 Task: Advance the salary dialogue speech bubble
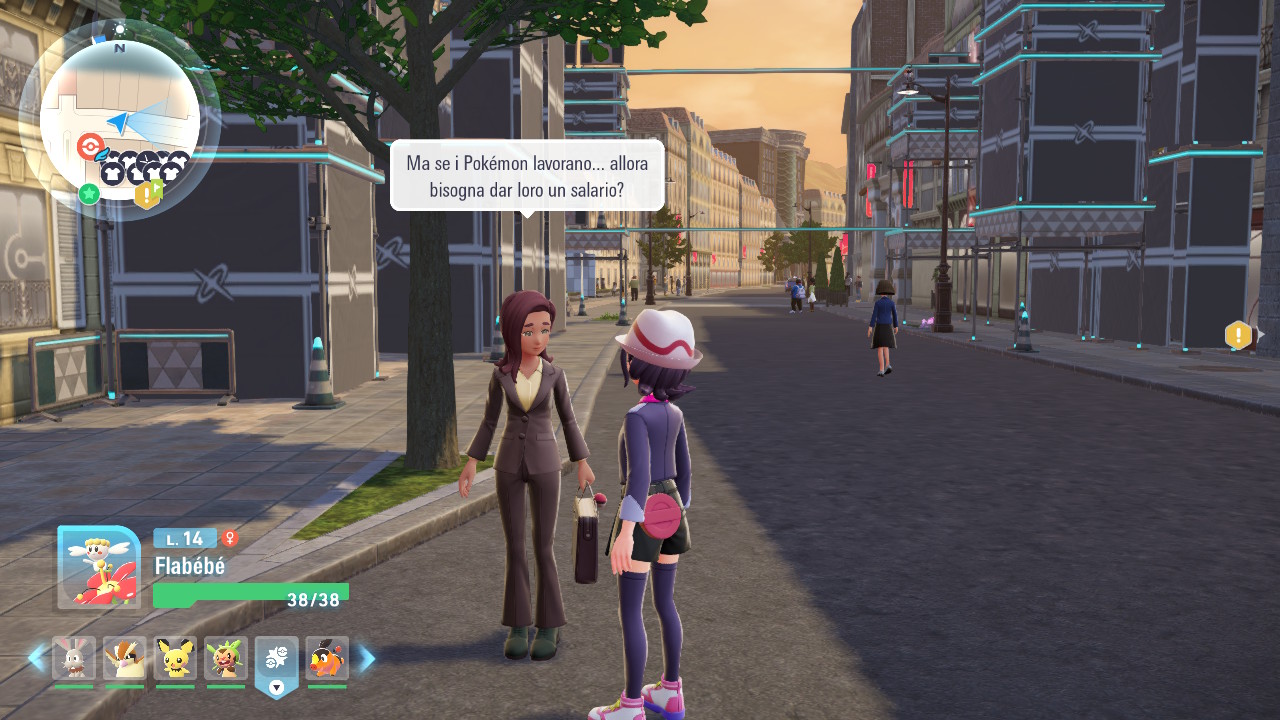[527, 175]
